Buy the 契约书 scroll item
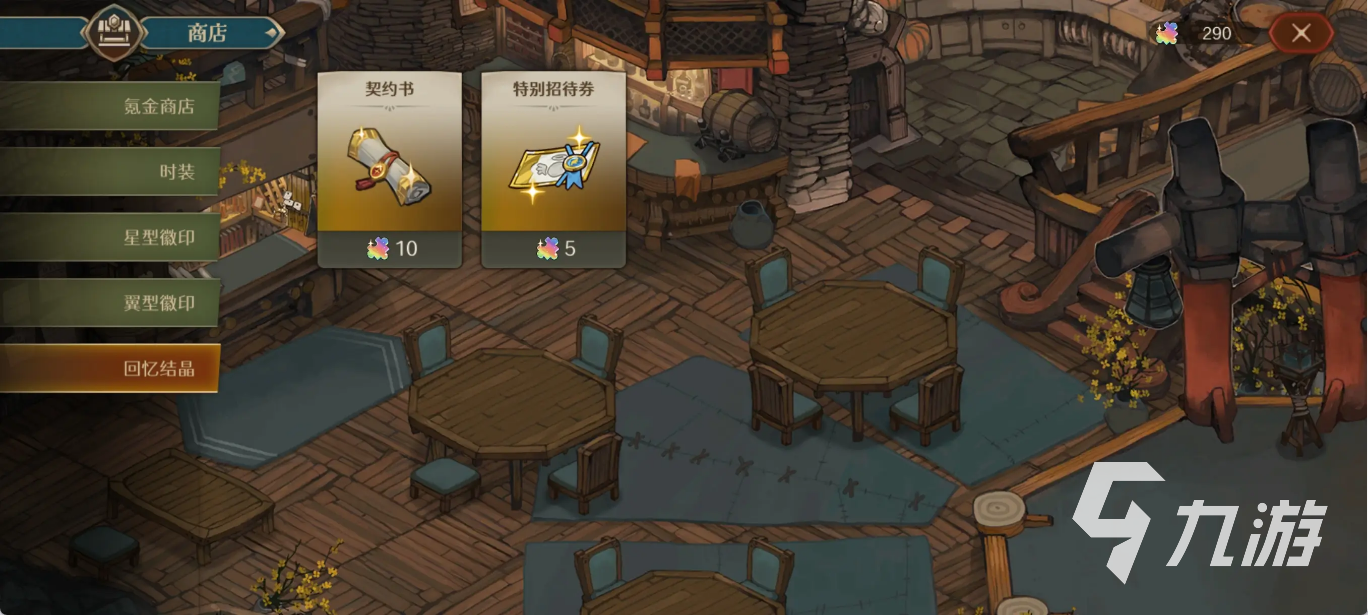 tap(389, 169)
